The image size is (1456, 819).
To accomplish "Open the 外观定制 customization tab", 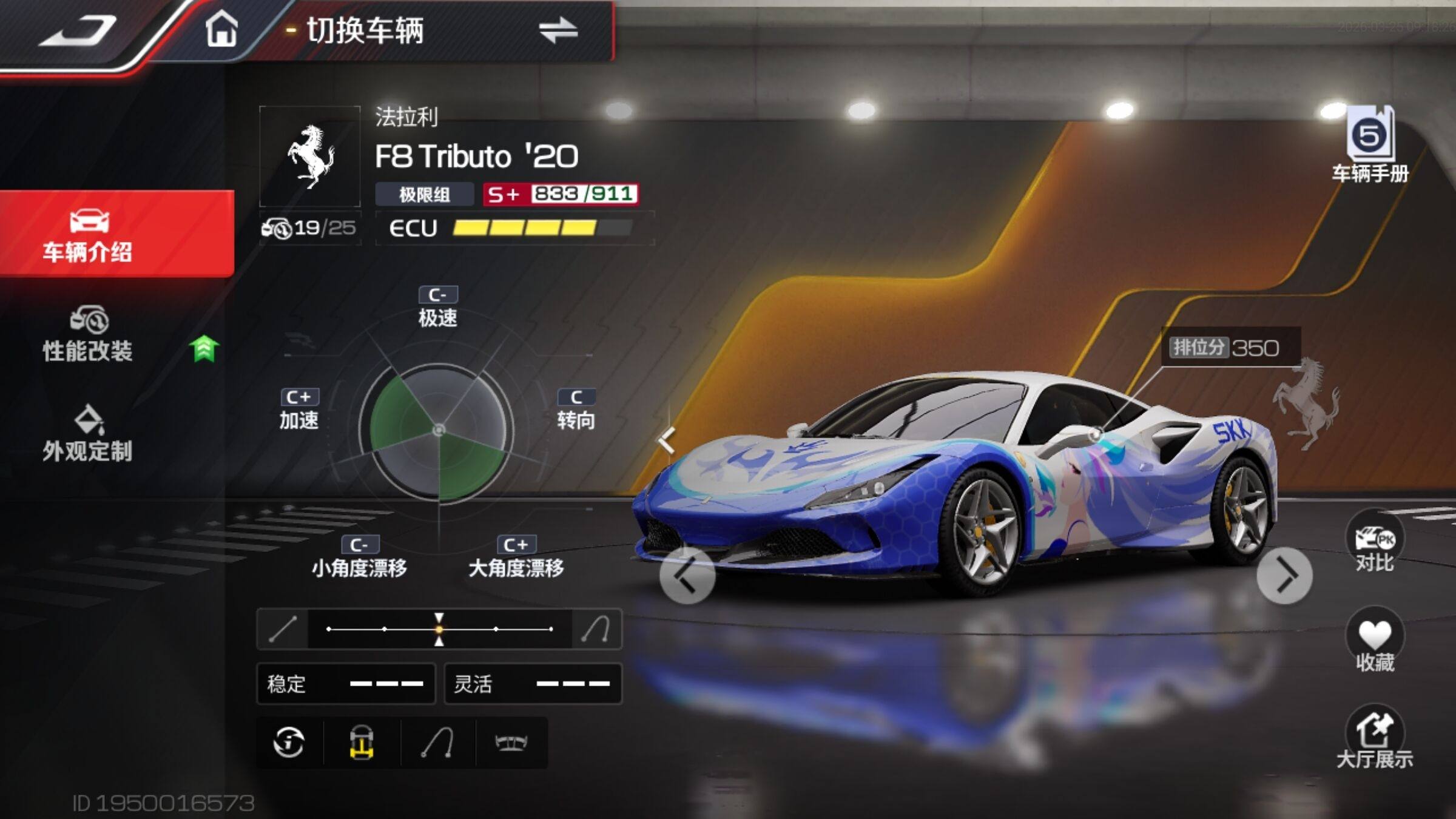I will pyautogui.click(x=89, y=434).
